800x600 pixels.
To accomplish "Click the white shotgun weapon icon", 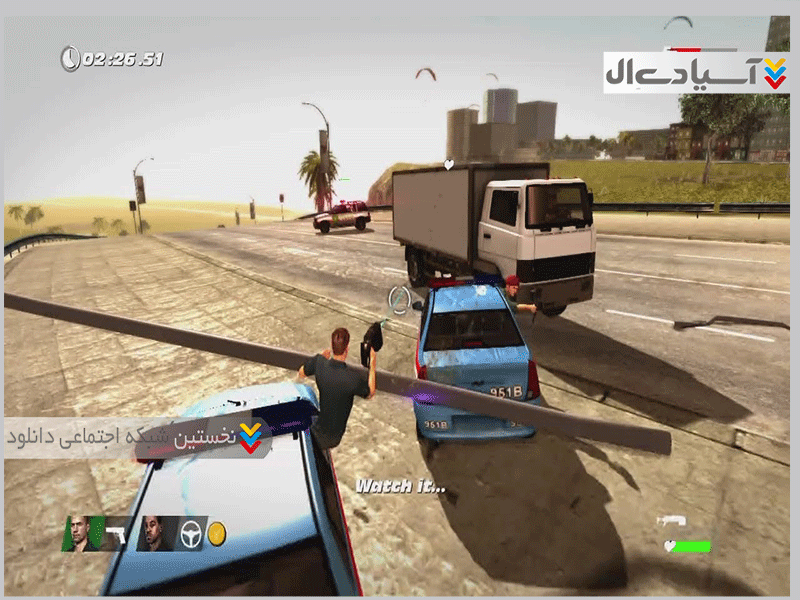I will coord(670,521).
